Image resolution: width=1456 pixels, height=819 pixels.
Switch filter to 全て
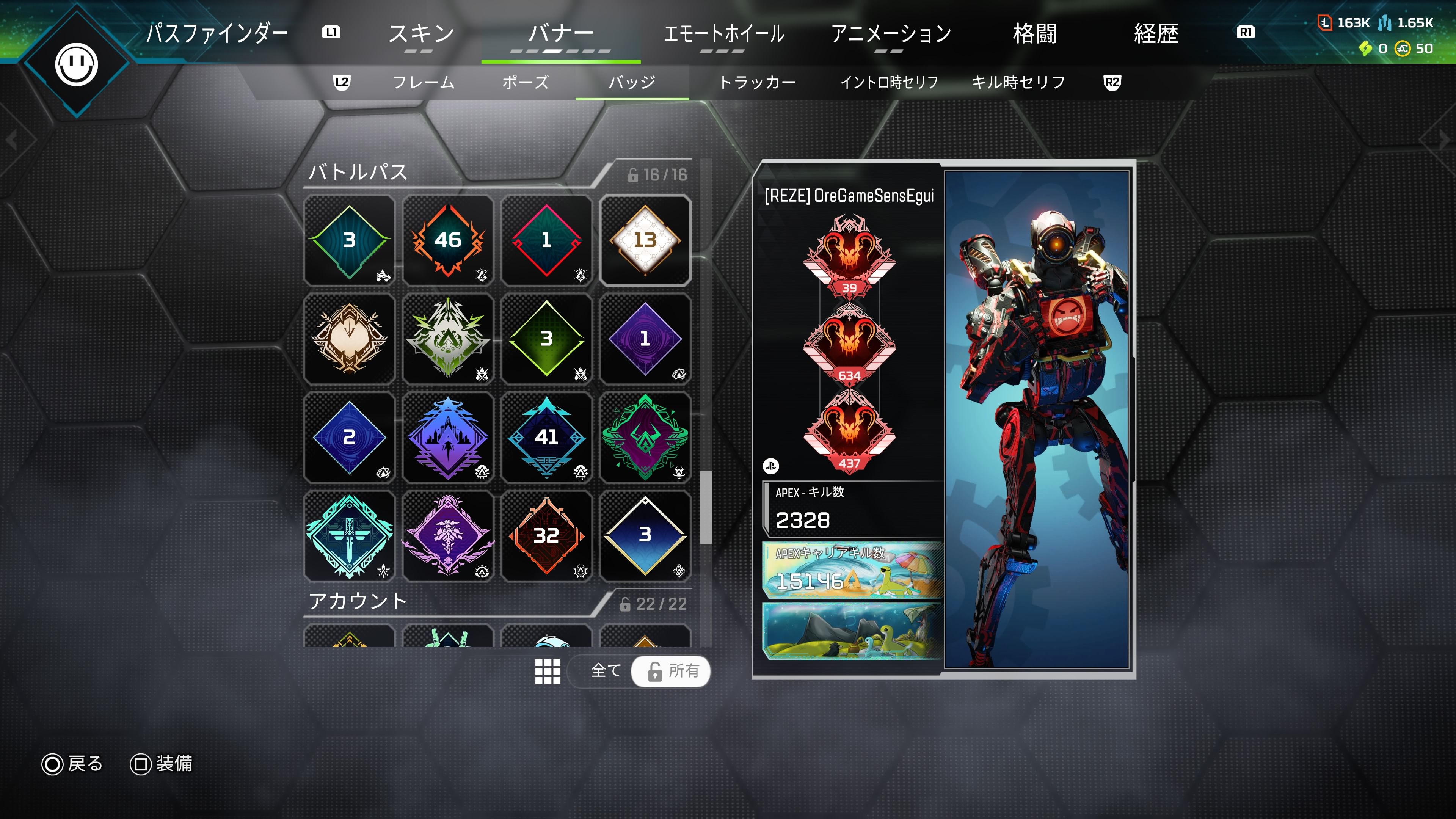(x=606, y=671)
